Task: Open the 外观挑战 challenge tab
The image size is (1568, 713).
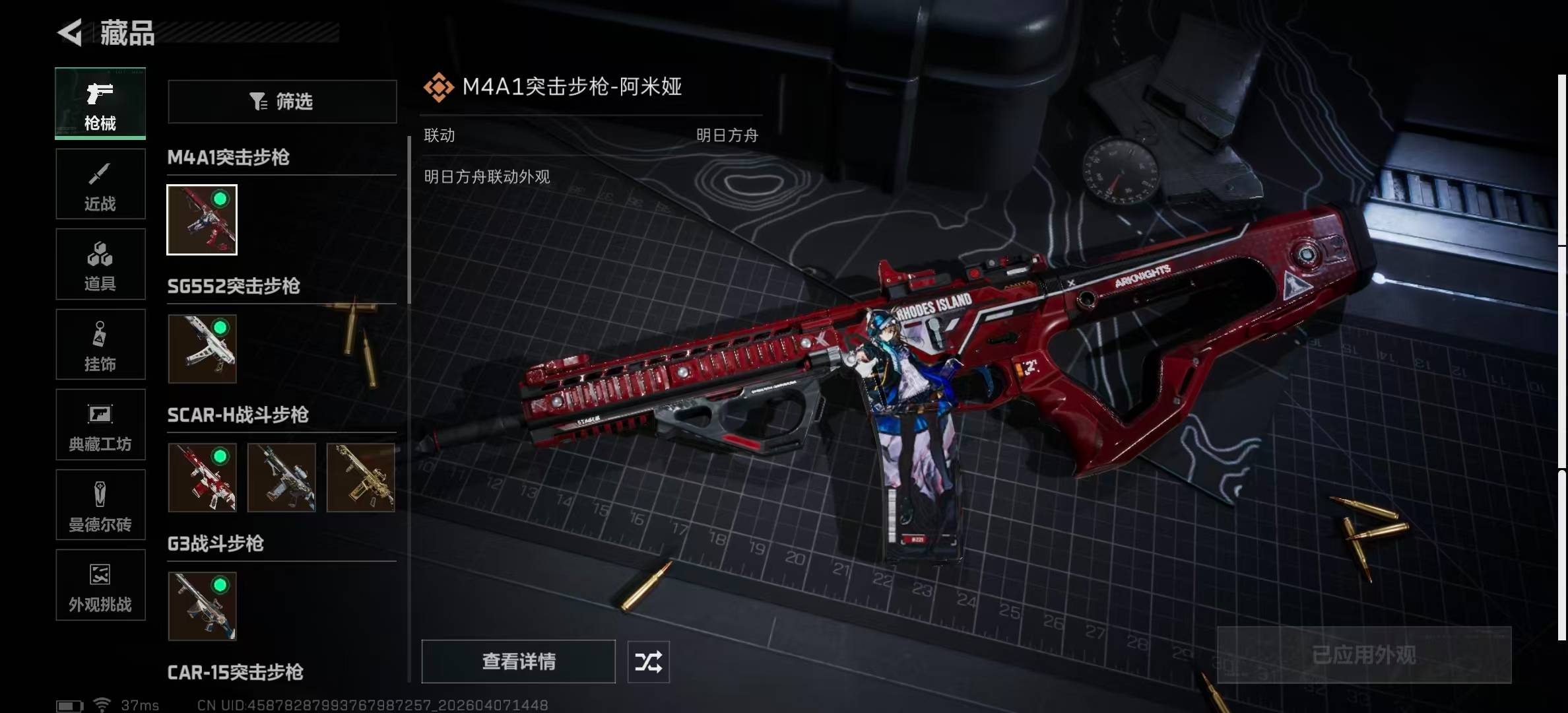Action: tap(100, 586)
